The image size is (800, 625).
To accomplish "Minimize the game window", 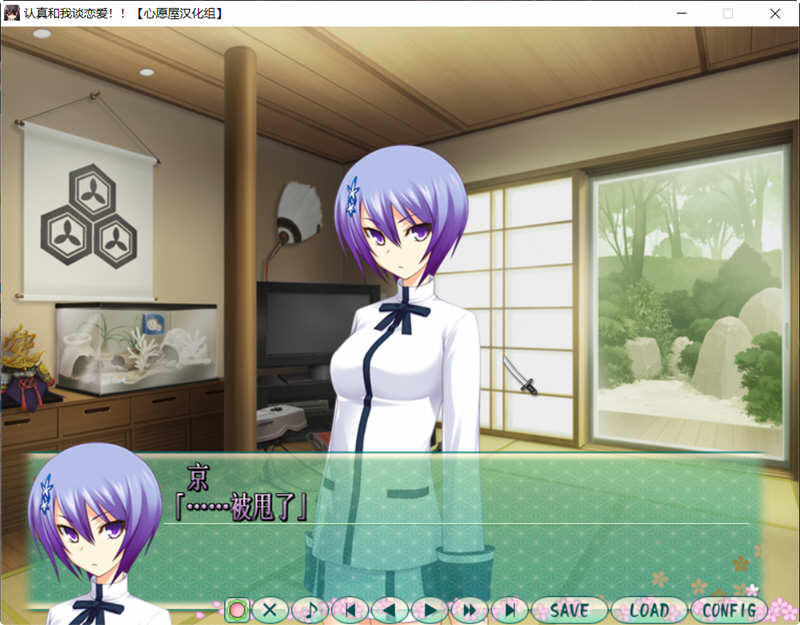I will pos(681,14).
